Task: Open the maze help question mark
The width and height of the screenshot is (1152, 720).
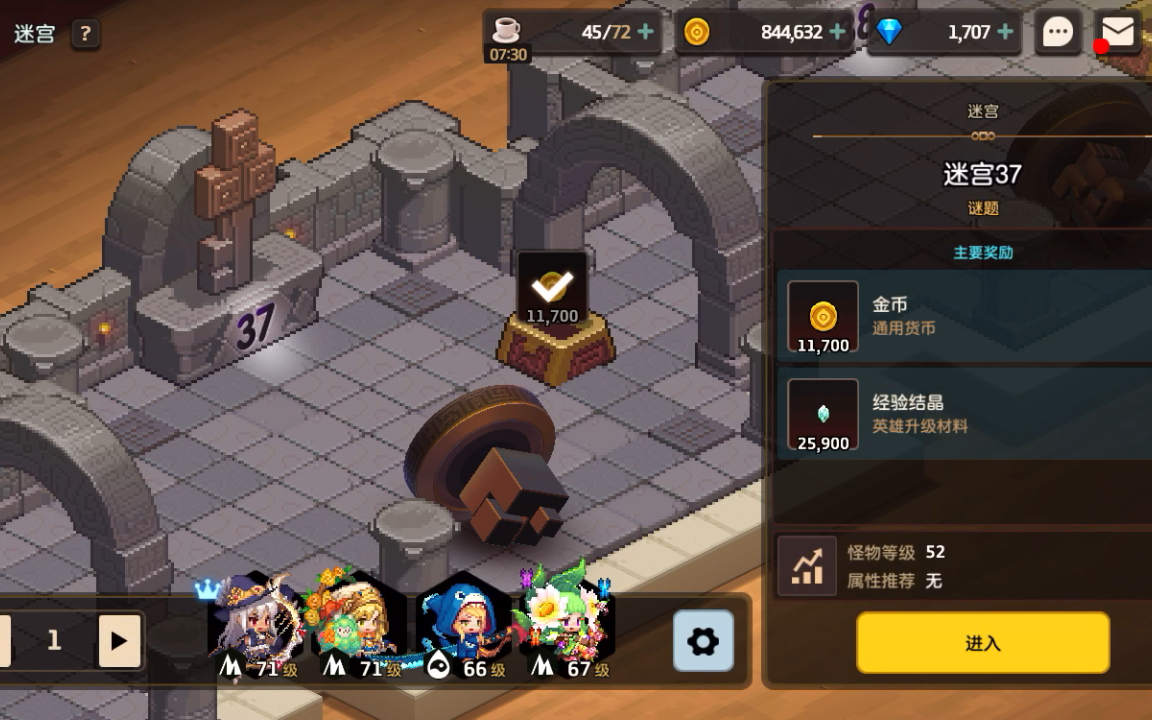Action: [x=85, y=34]
